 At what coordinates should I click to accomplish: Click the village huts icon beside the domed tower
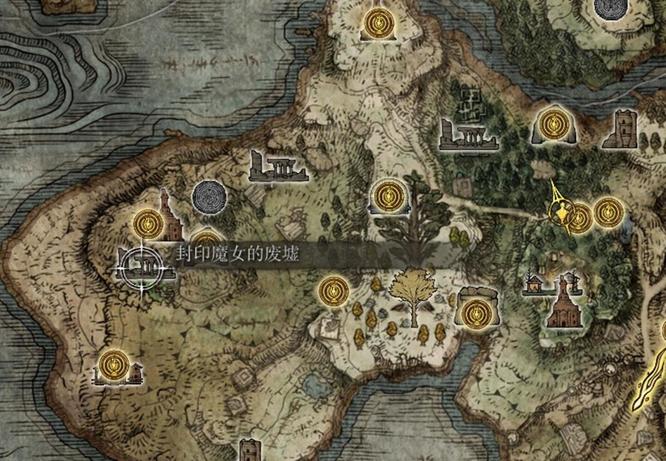point(536,284)
